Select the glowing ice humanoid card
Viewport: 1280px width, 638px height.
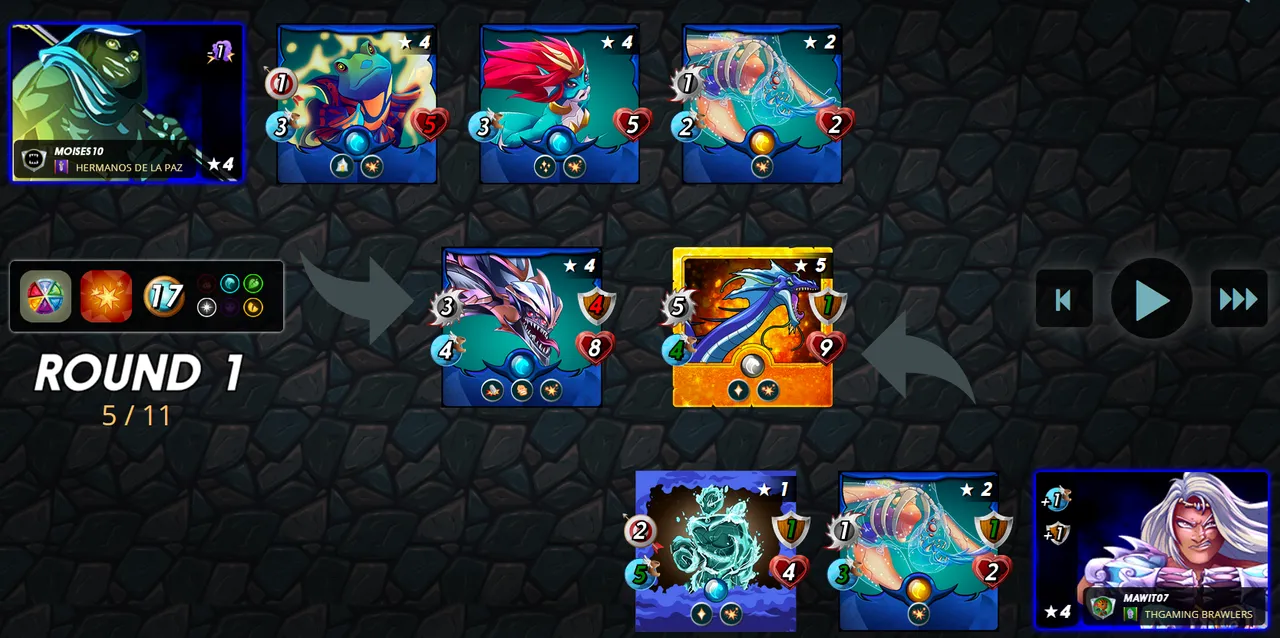tap(715, 550)
